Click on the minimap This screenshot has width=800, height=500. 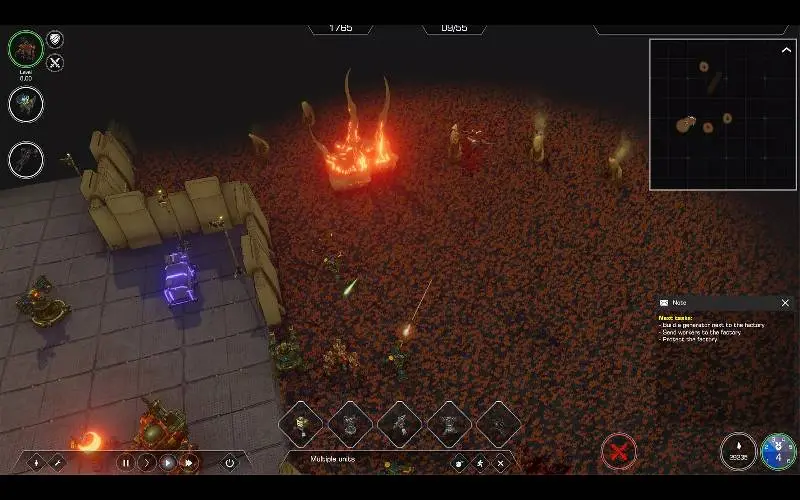point(723,114)
